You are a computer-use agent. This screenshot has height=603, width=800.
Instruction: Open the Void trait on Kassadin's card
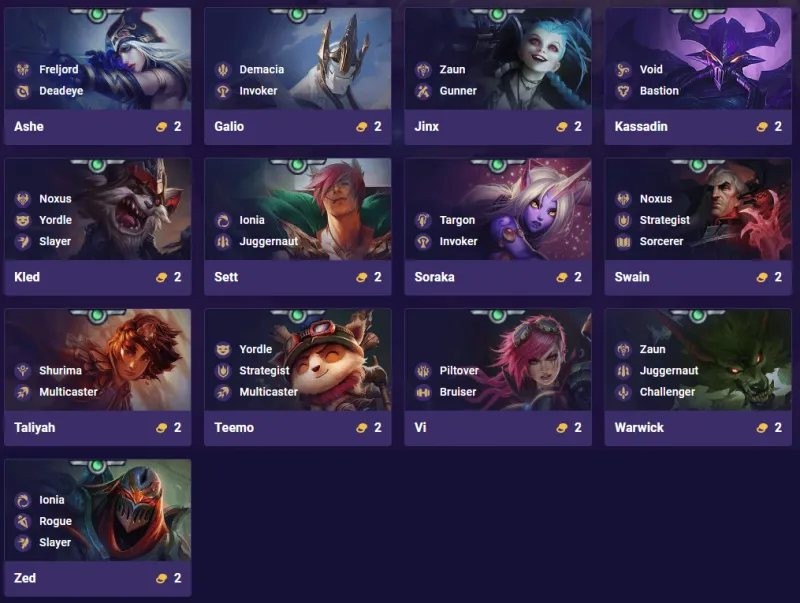pyautogui.click(x=650, y=70)
